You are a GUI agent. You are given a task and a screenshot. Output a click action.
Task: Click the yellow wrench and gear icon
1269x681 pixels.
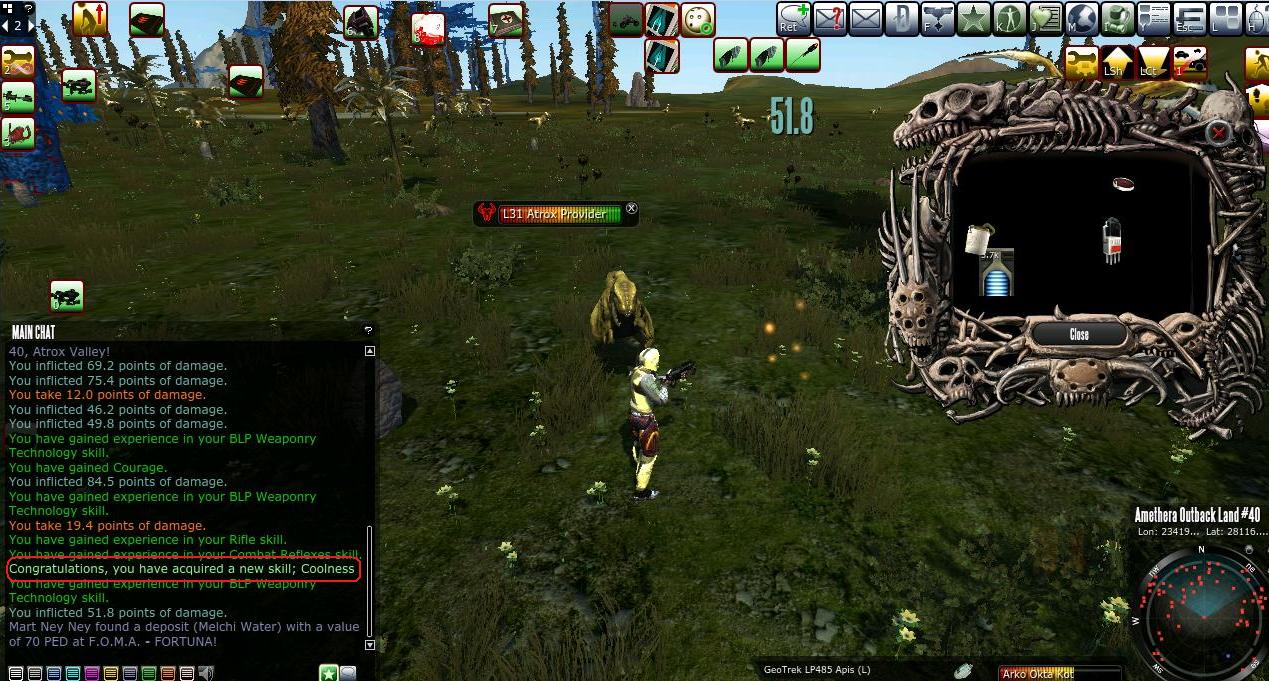click(x=1081, y=62)
